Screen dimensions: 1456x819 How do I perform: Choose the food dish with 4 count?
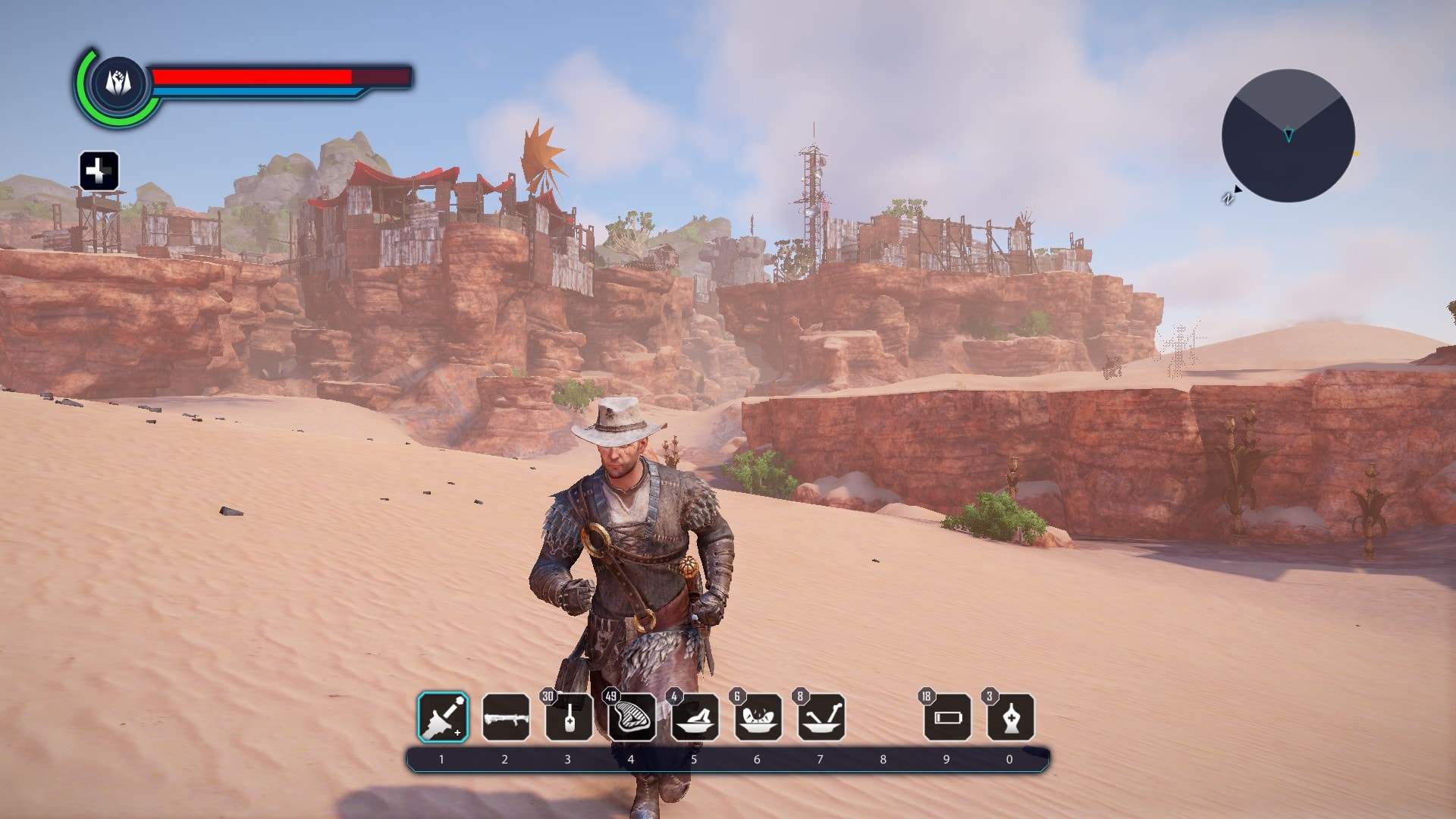(695, 717)
